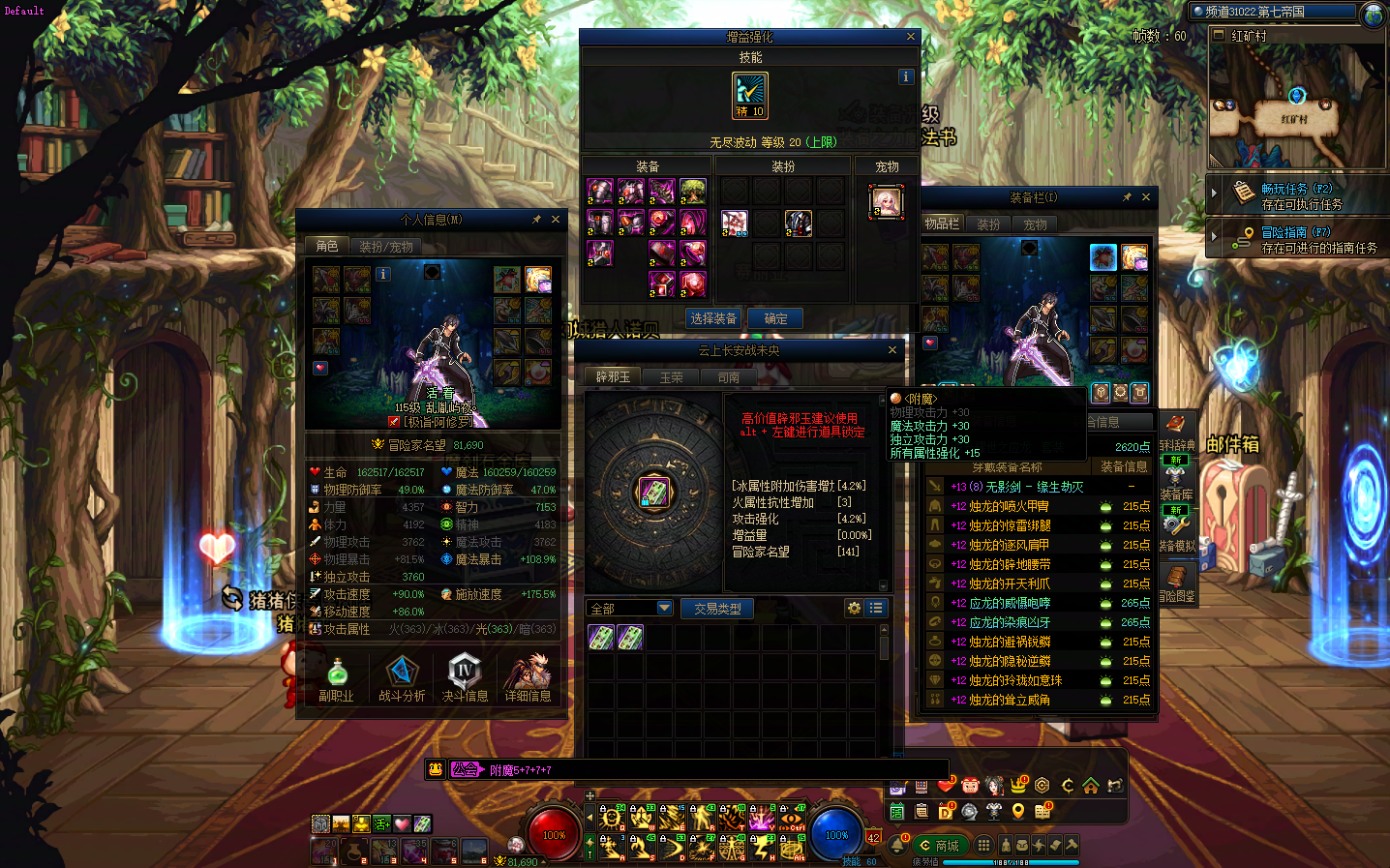The height and width of the screenshot is (868, 1390).
Task: Close the 增益强化 window
Action: point(910,37)
